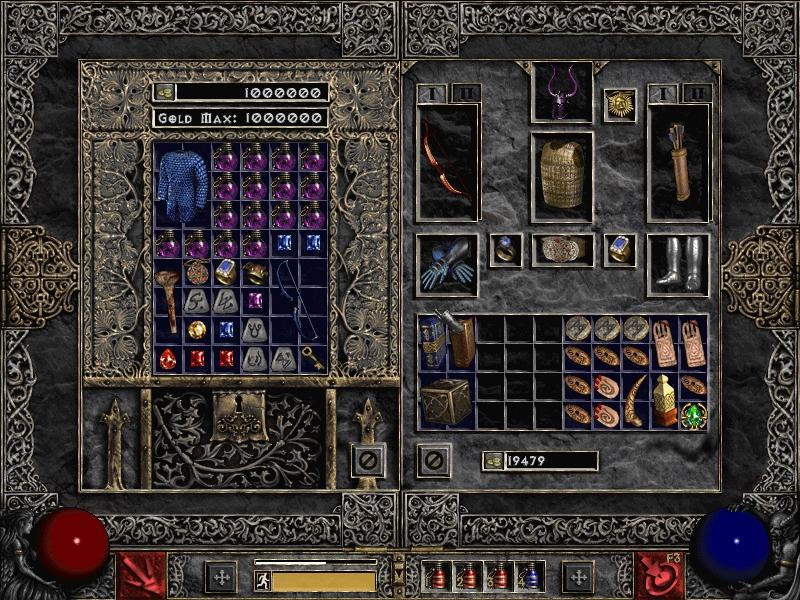Click the equipped belt

[561, 250]
